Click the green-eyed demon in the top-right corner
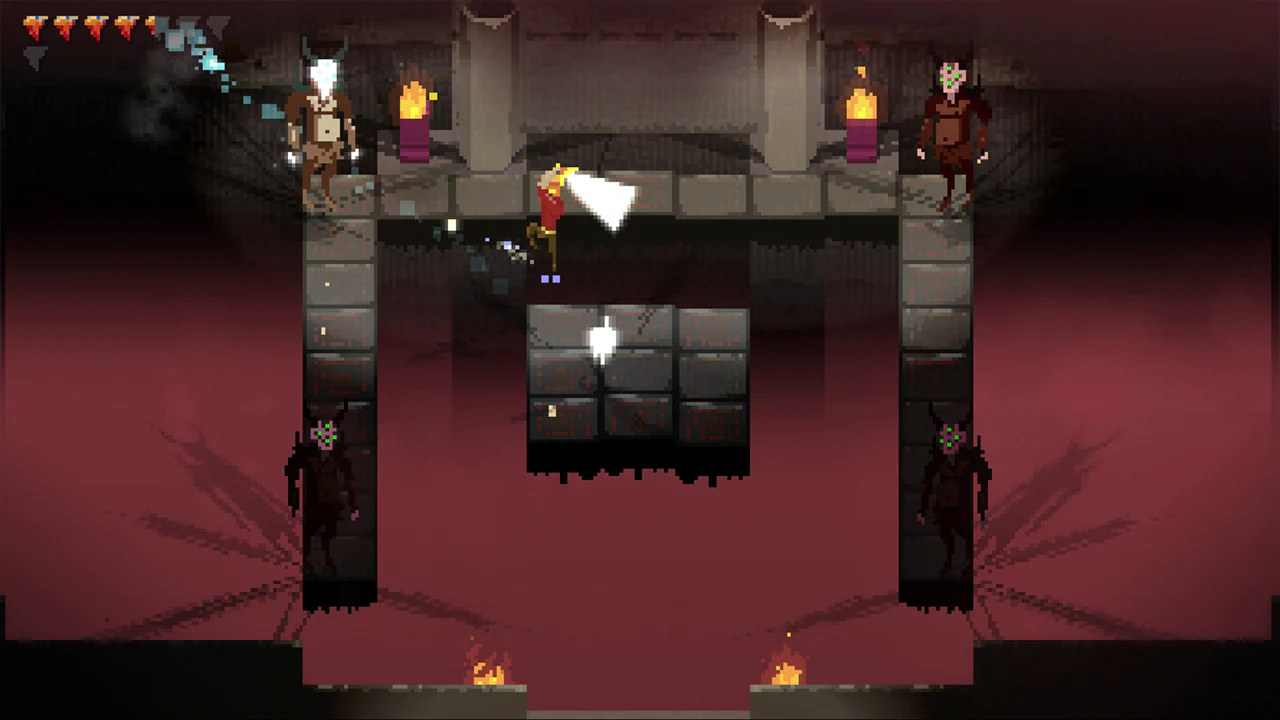Viewport: 1280px width, 720px height. pos(950,120)
